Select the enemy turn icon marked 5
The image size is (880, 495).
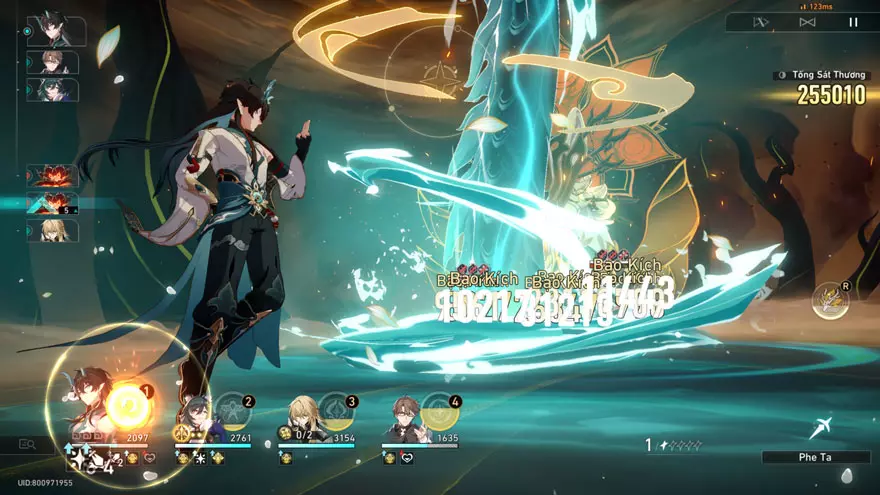[x=53, y=204]
